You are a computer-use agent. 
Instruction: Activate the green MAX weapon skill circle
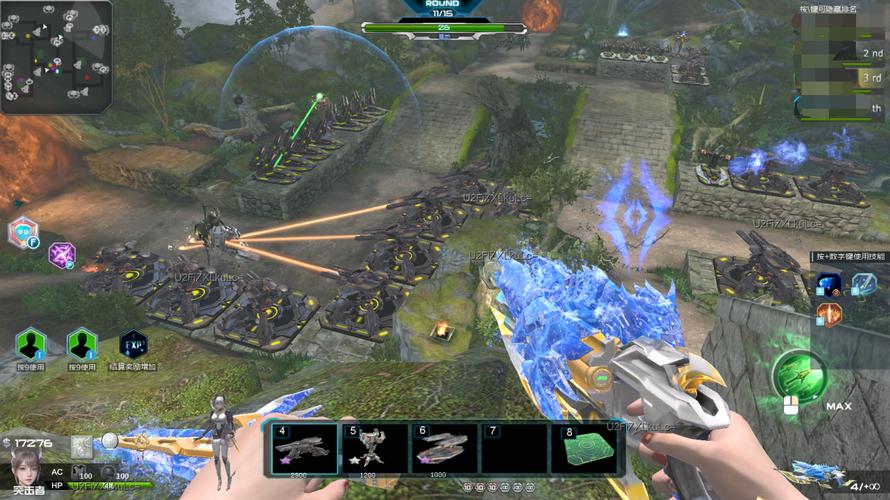(x=800, y=374)
